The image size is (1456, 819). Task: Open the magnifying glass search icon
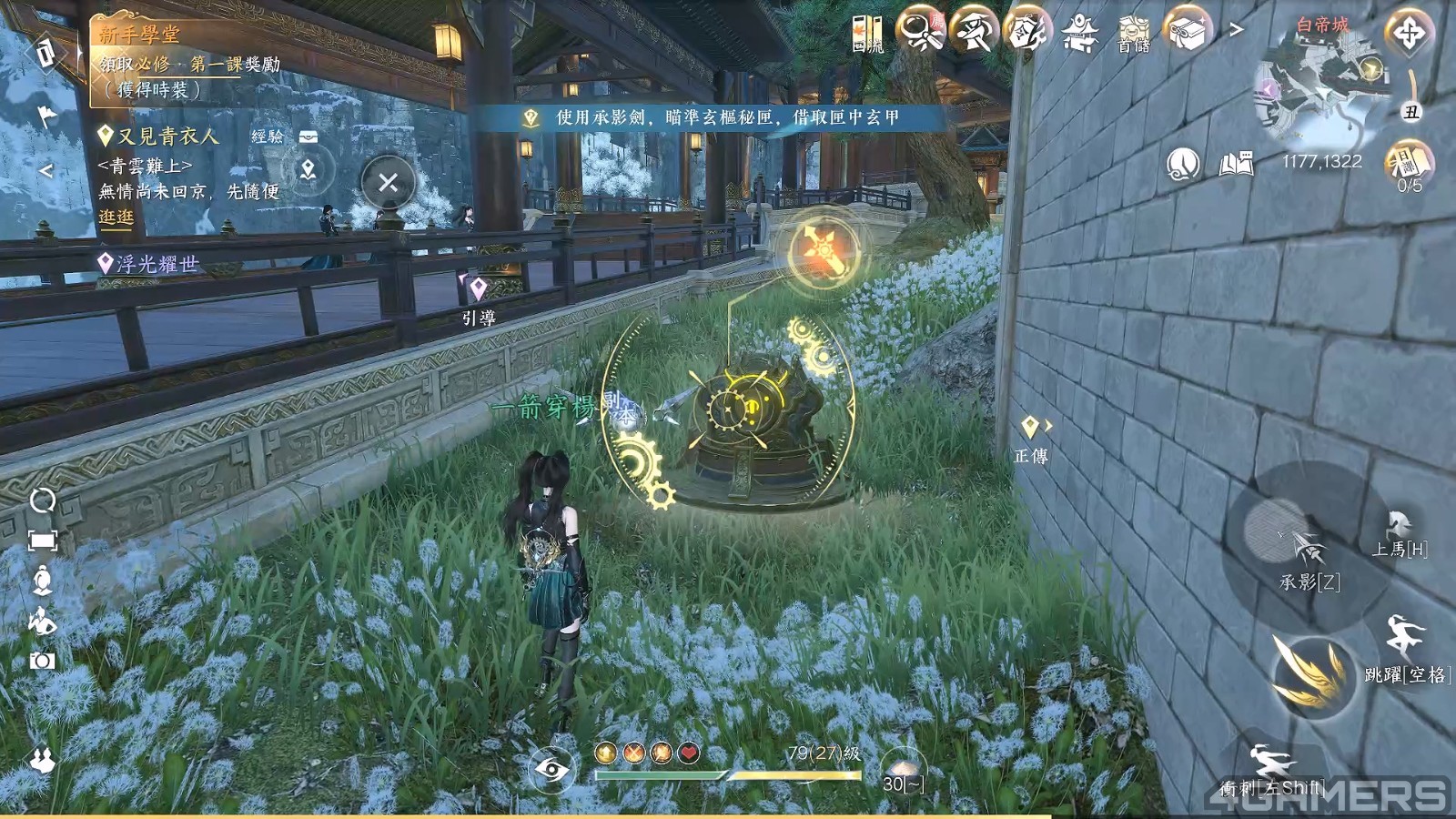click(x=920, y=32)
